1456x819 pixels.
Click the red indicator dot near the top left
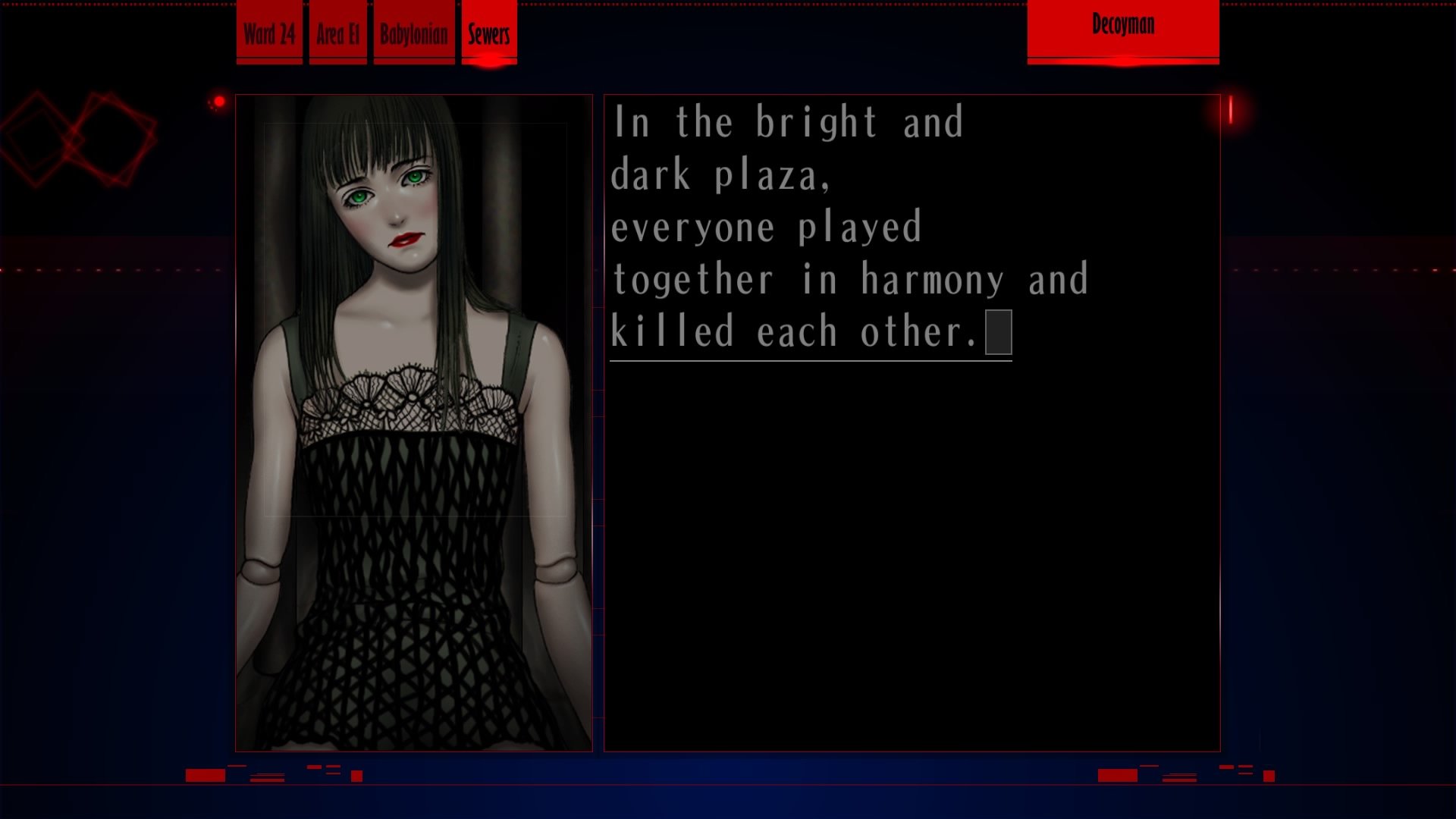[220, 99]
